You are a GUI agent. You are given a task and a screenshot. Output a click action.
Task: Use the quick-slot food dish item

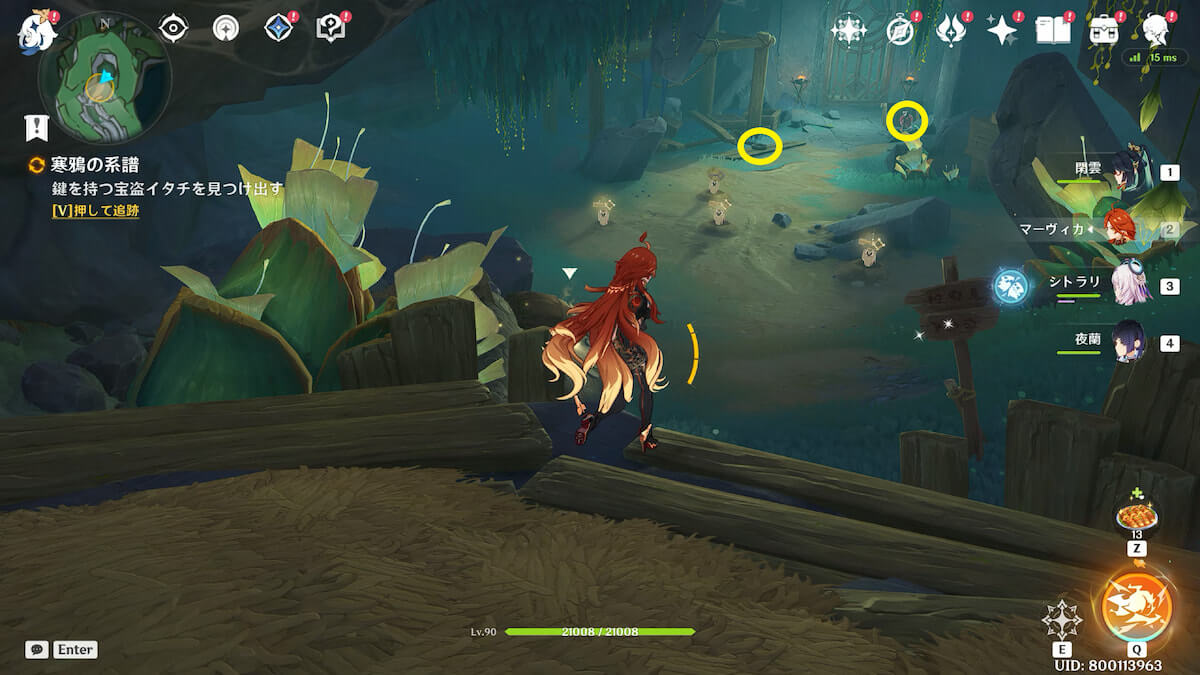1137,515
